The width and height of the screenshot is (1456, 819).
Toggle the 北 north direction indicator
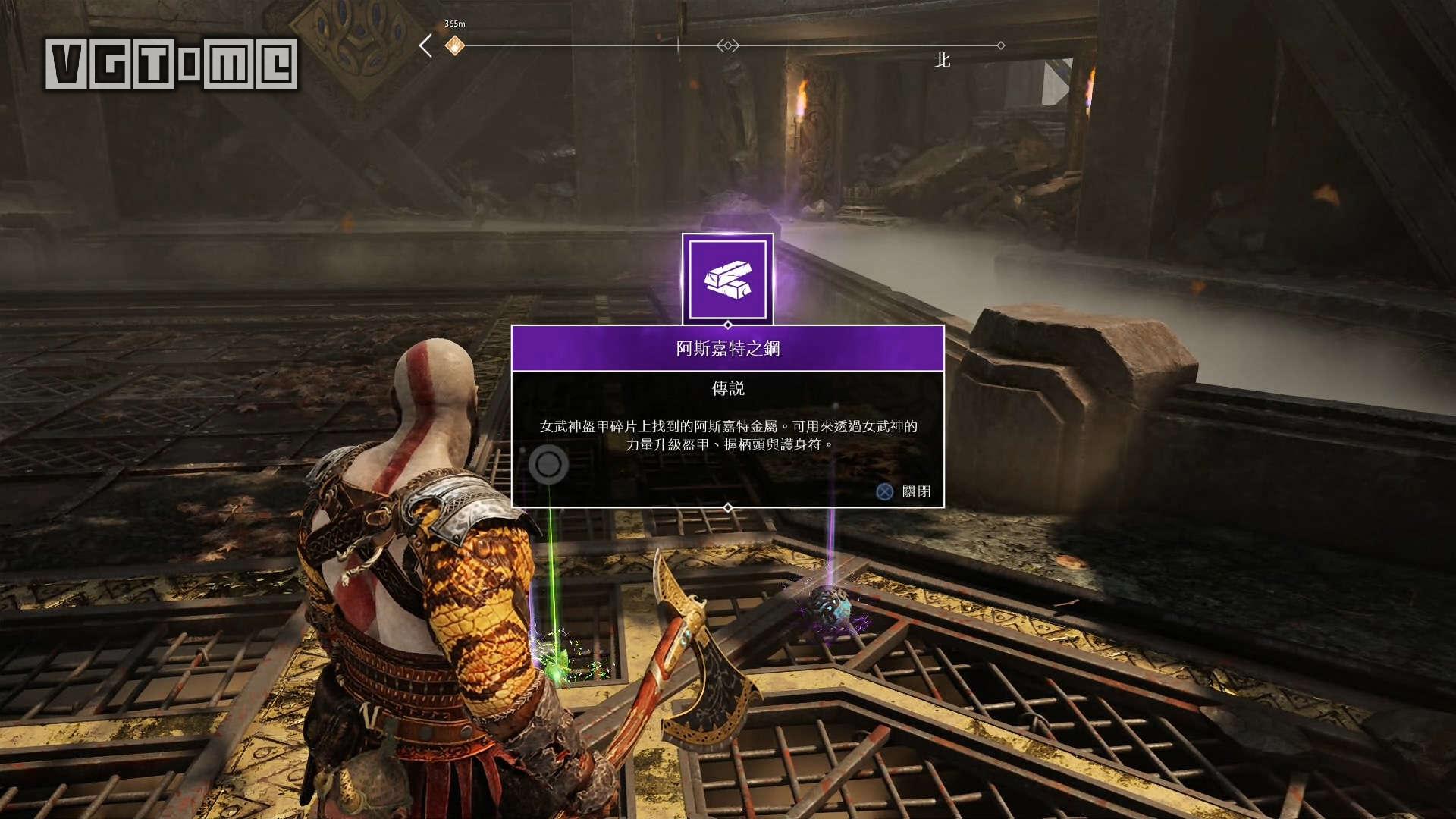943,61
